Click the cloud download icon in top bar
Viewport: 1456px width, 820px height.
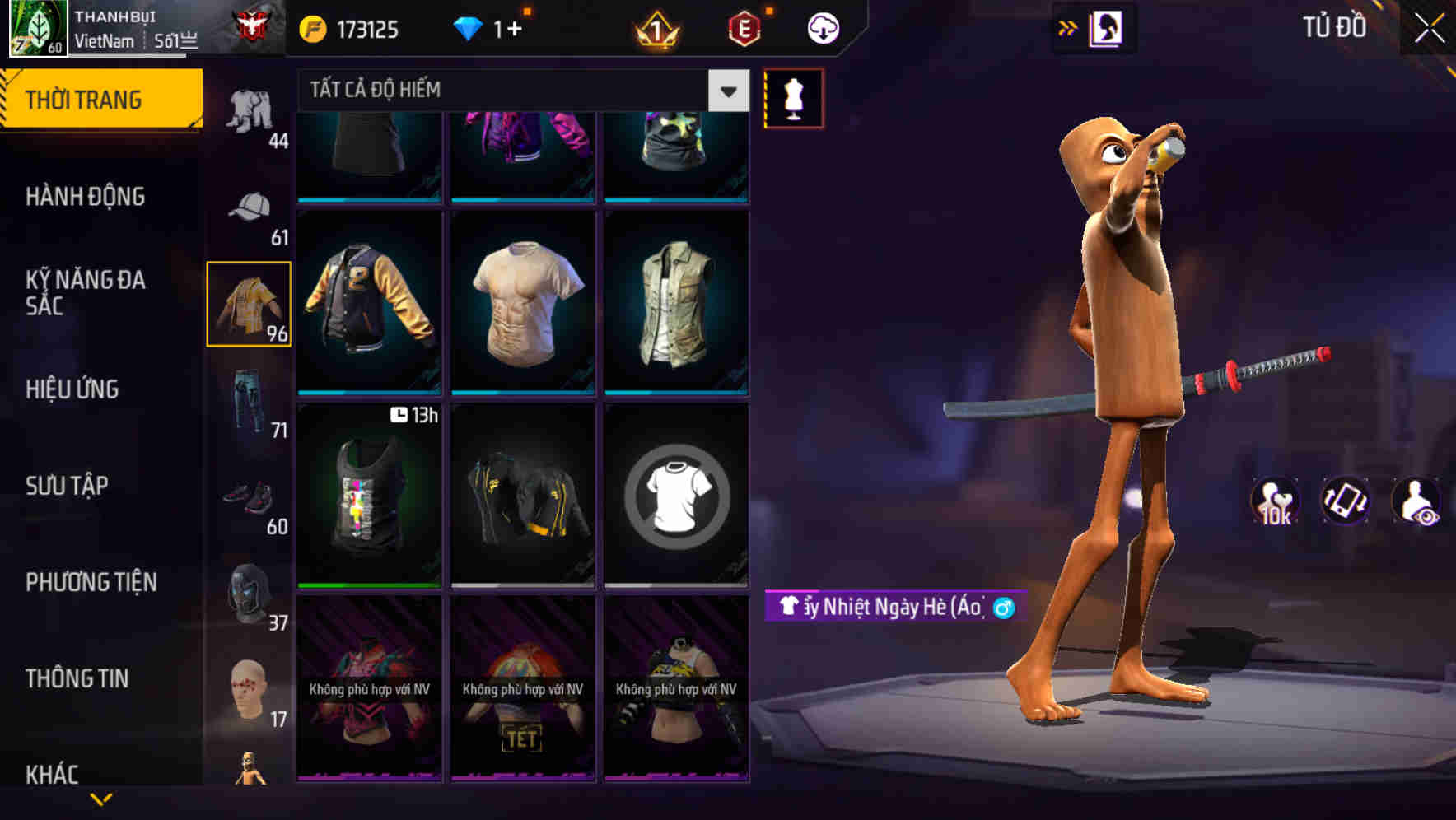(821, 27)
